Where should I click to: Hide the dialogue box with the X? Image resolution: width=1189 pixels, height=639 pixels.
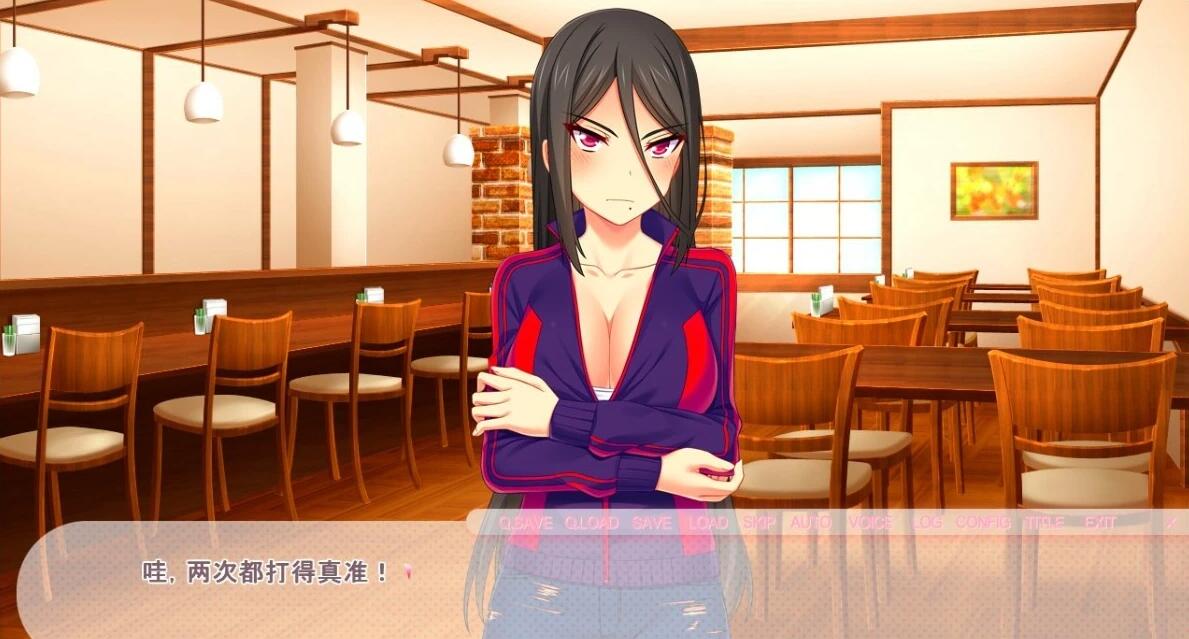pos(1170,522)
